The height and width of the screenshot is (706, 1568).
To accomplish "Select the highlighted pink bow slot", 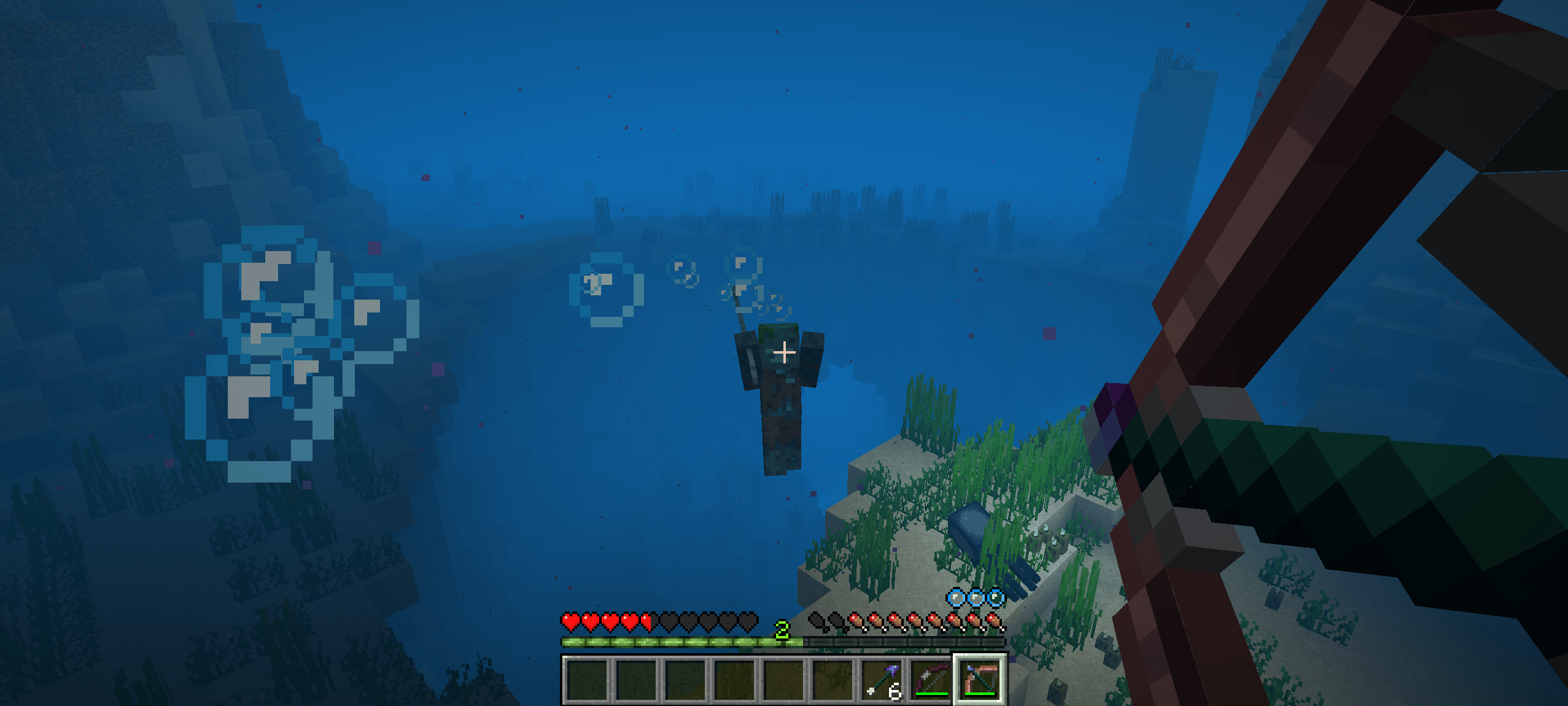I will (x=980, y=679).
